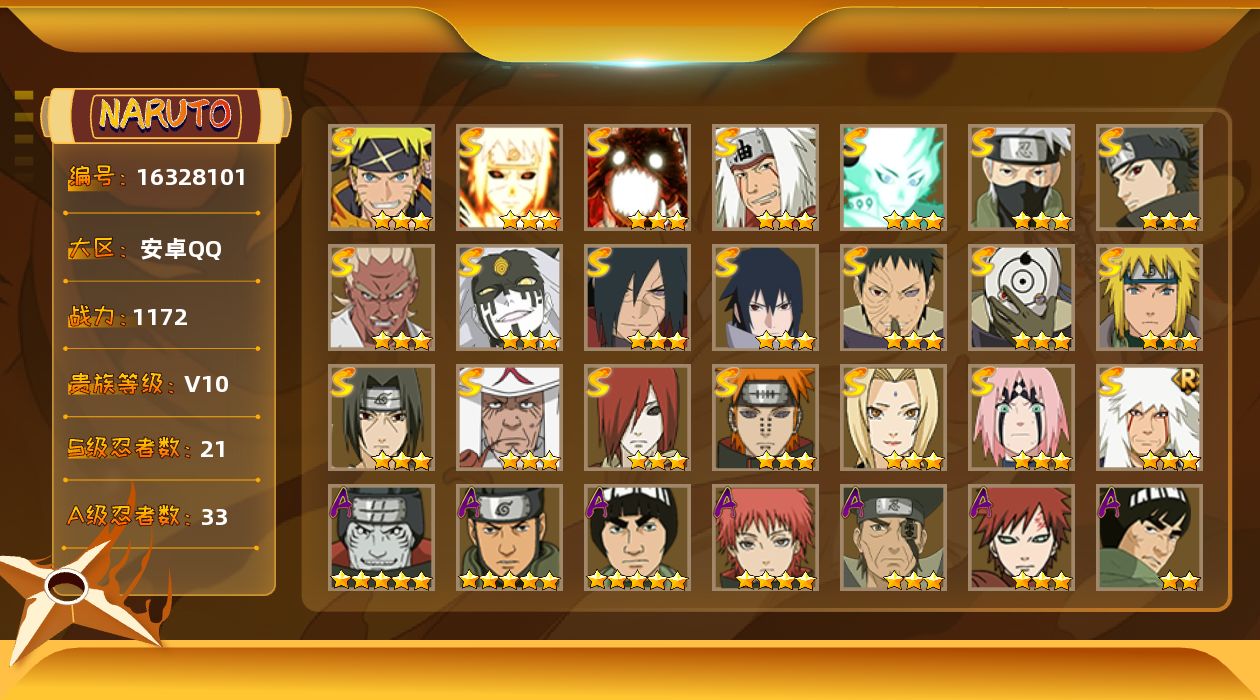Select the A-rank Kisame portrait

[381, 537]
